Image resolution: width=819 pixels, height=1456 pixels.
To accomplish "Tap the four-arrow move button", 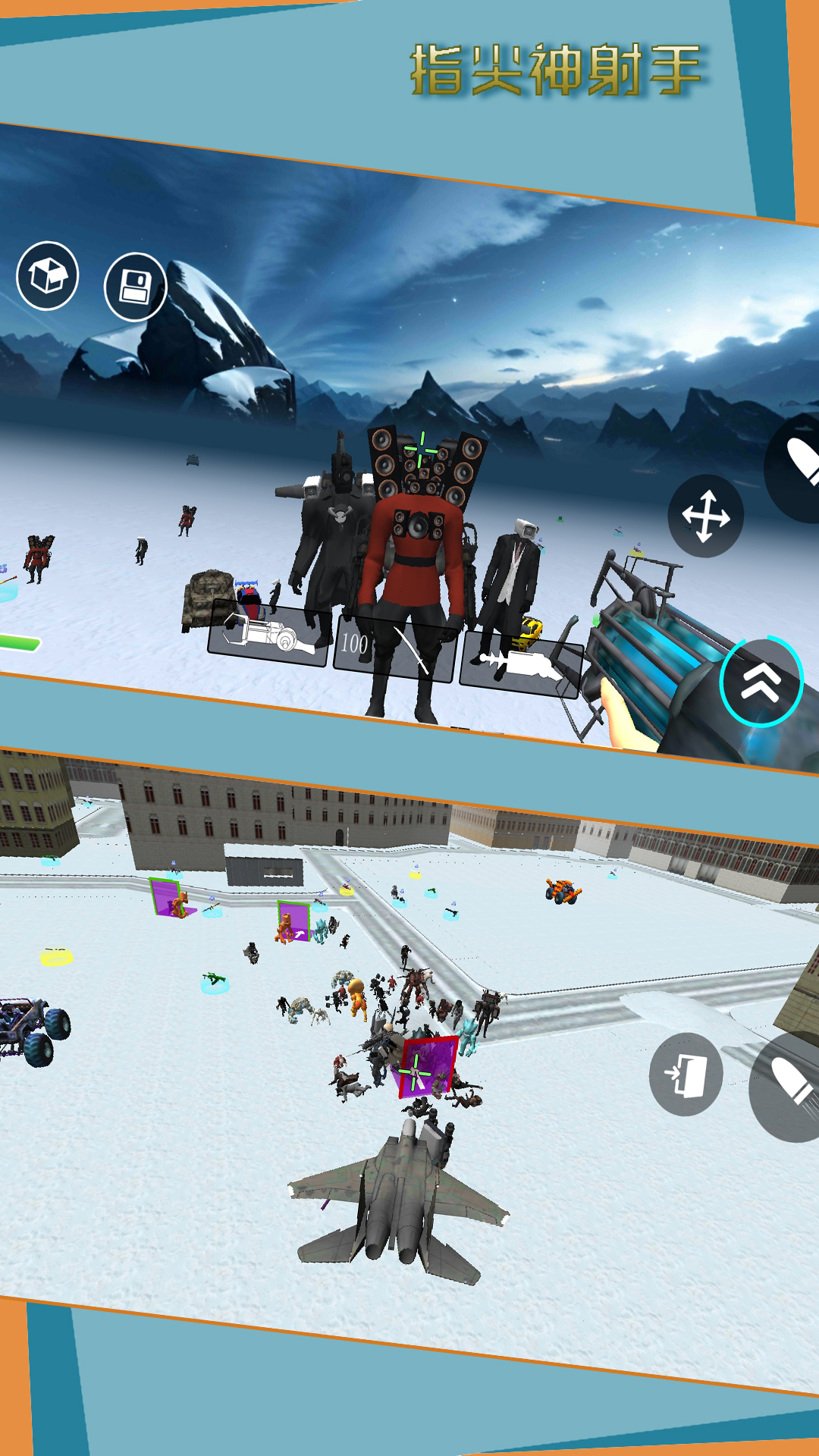I will tap(705, 516).
